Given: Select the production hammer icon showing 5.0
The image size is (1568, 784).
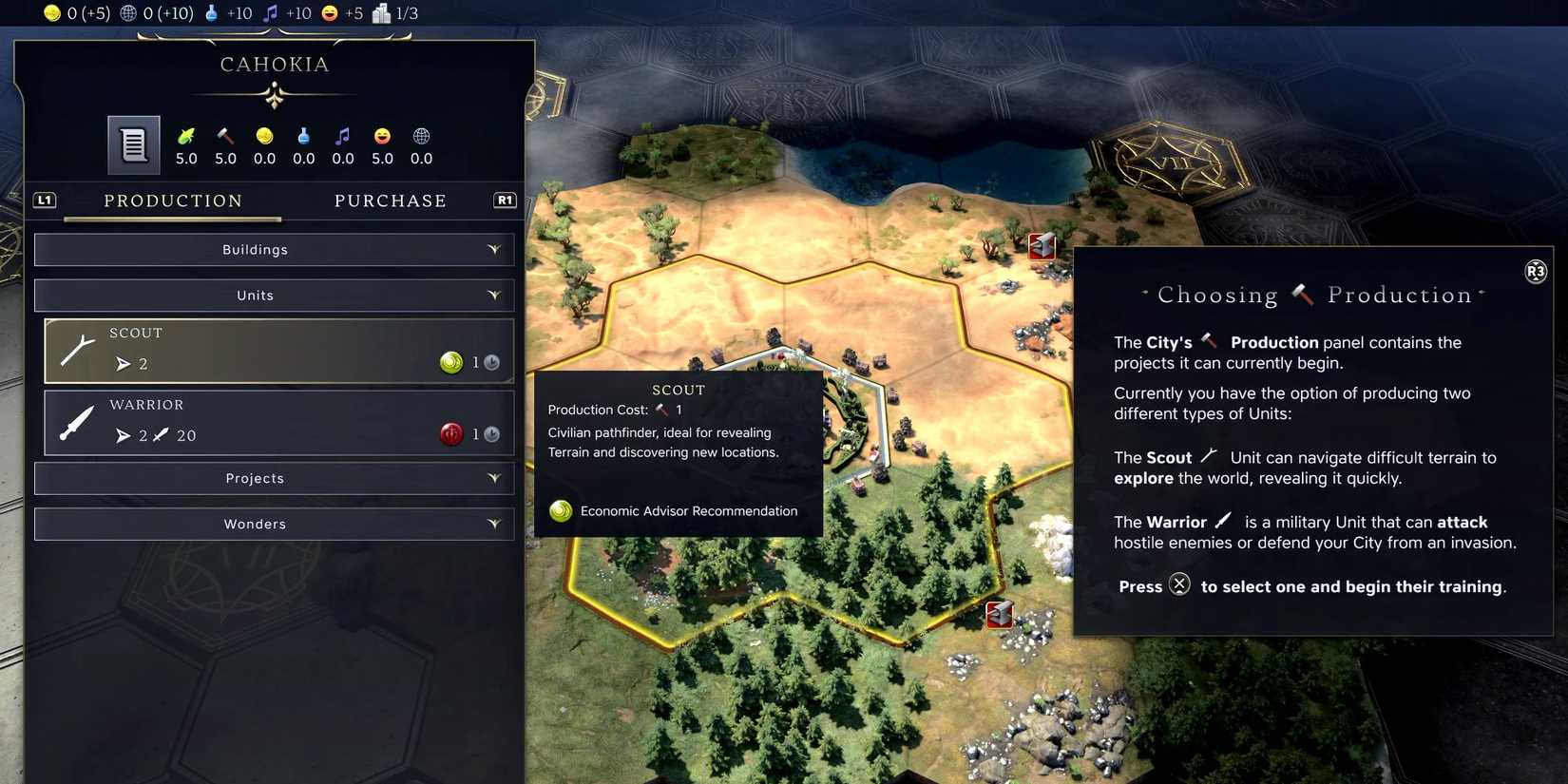Looking at the screenshot, I should [225, 135].
